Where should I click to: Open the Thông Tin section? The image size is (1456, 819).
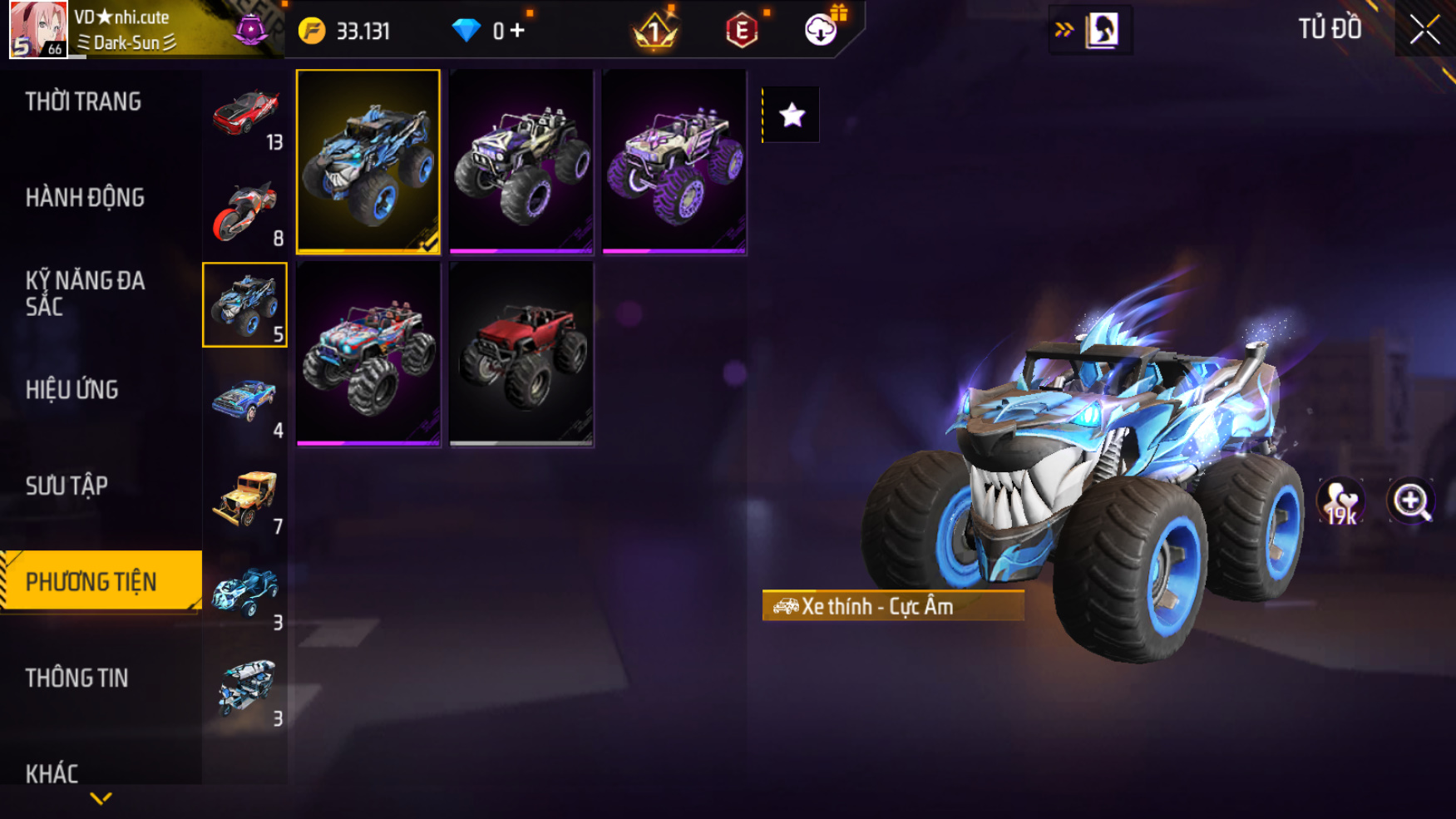tap(77, 678)
